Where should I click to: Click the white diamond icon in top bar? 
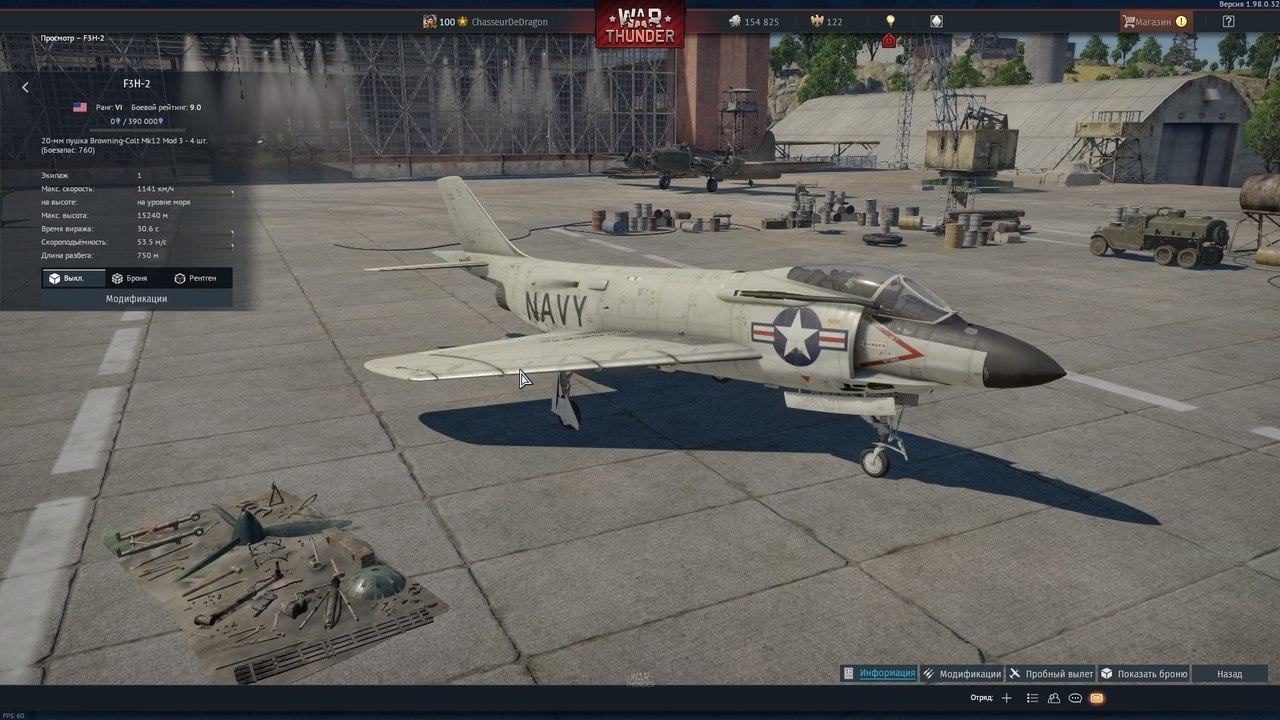click(x=936, y=21)
